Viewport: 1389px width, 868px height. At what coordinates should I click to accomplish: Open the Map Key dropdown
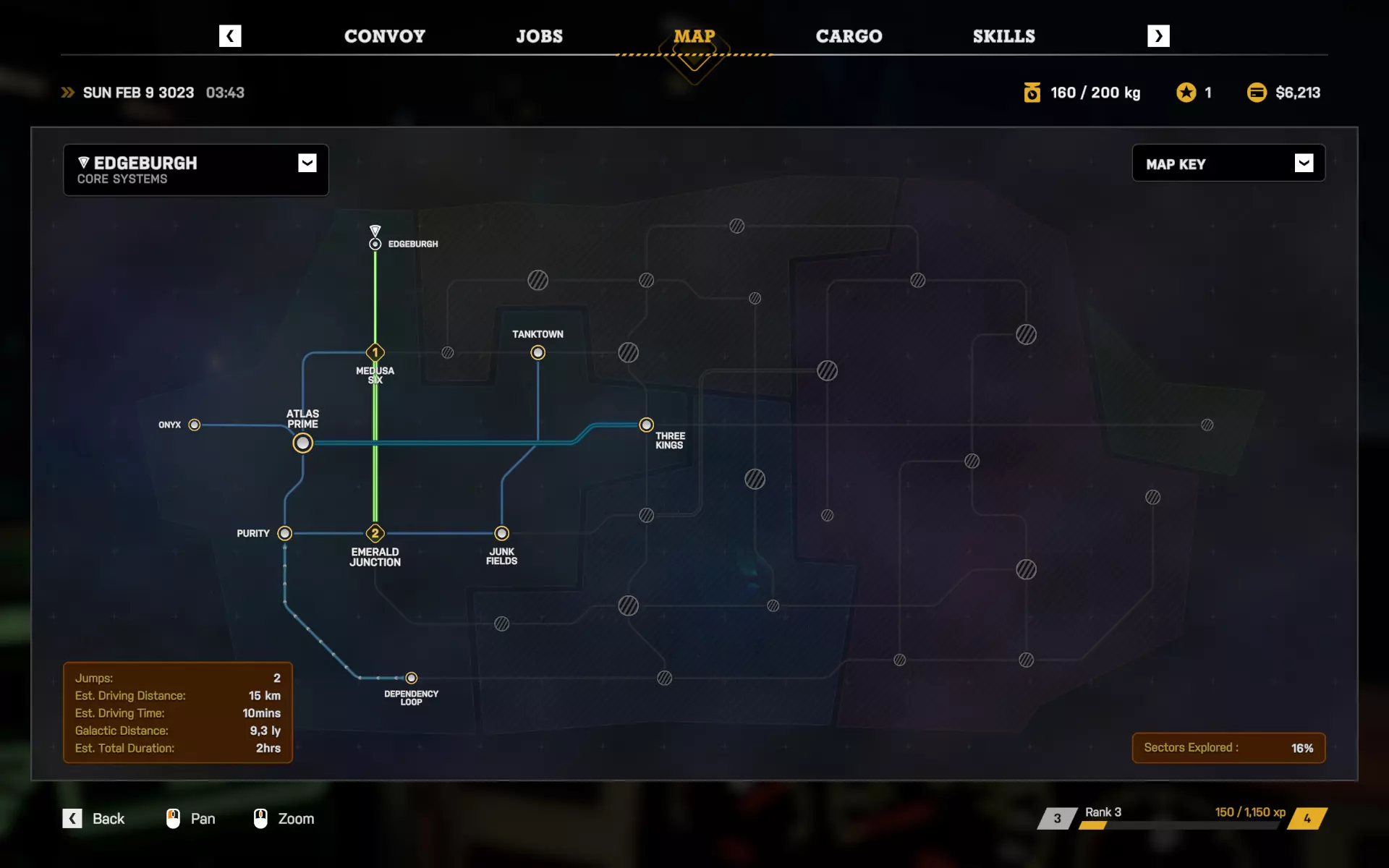[1304, 163]
